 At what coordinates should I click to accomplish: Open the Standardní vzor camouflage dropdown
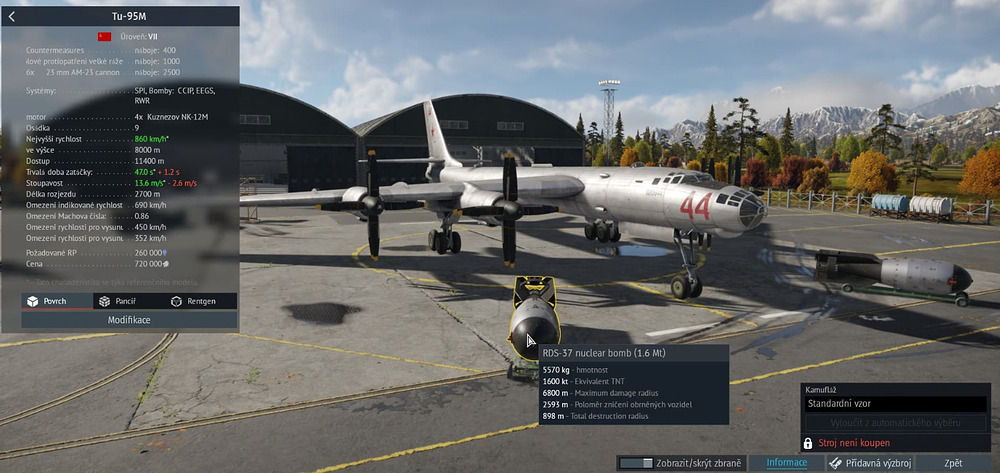[896, 405]
